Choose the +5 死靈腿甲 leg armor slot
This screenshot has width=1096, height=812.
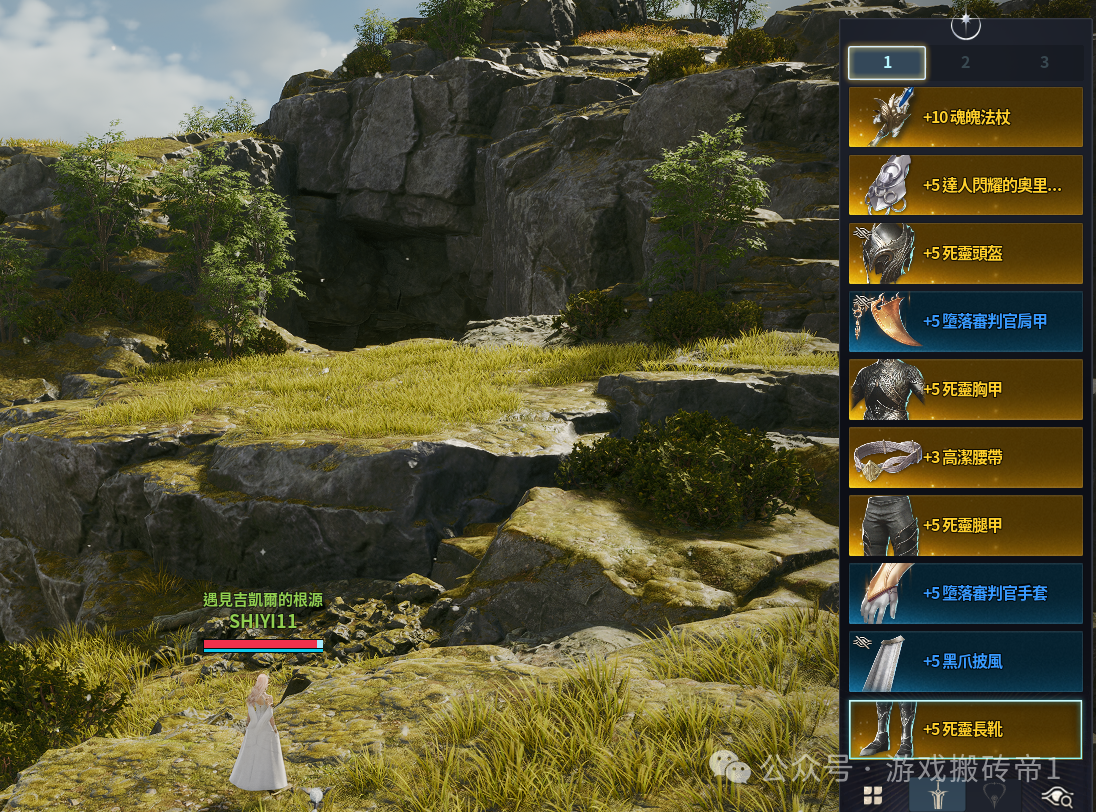coord(965,525)
